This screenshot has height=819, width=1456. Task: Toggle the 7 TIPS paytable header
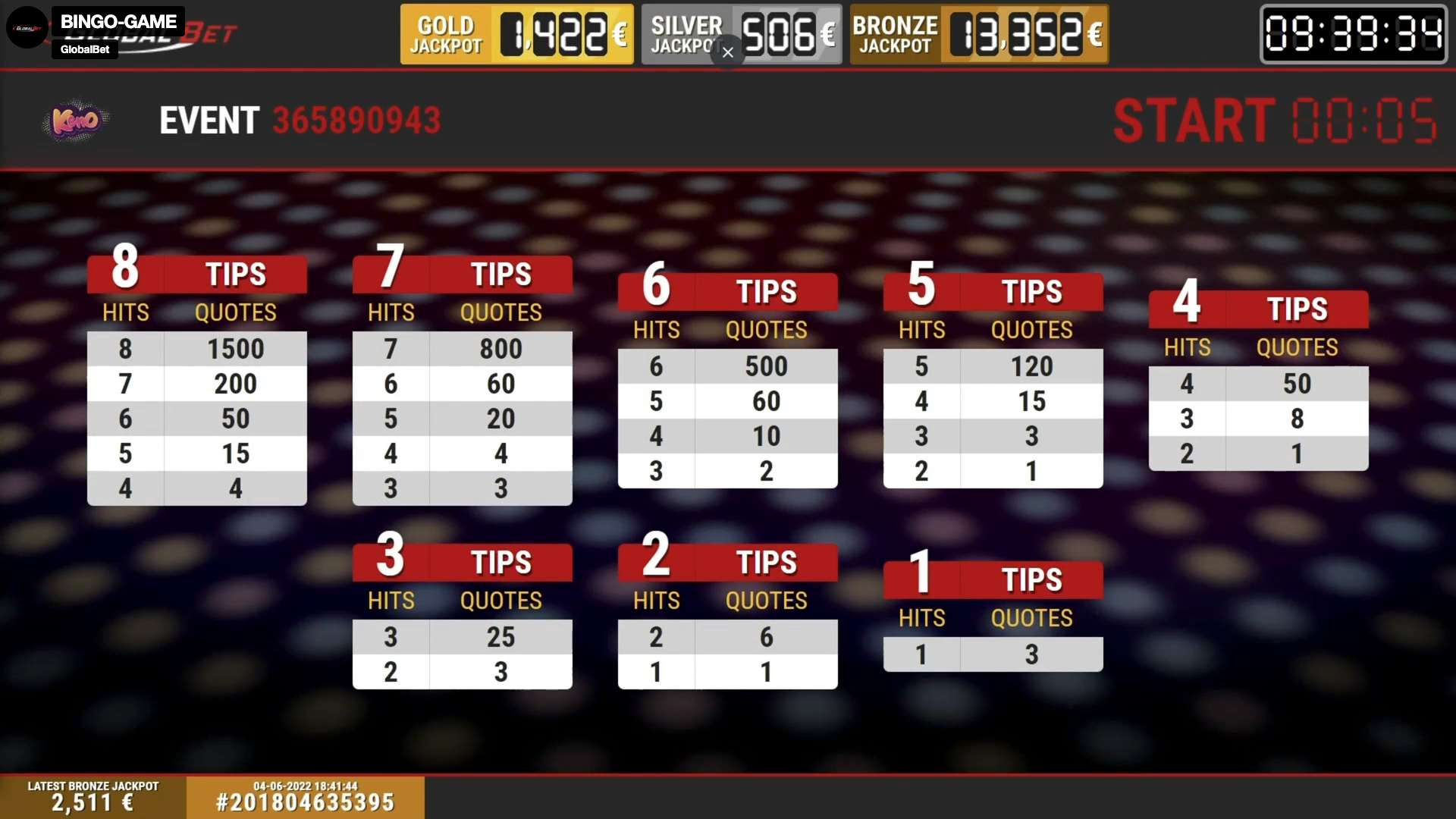(x=462, y=274)
